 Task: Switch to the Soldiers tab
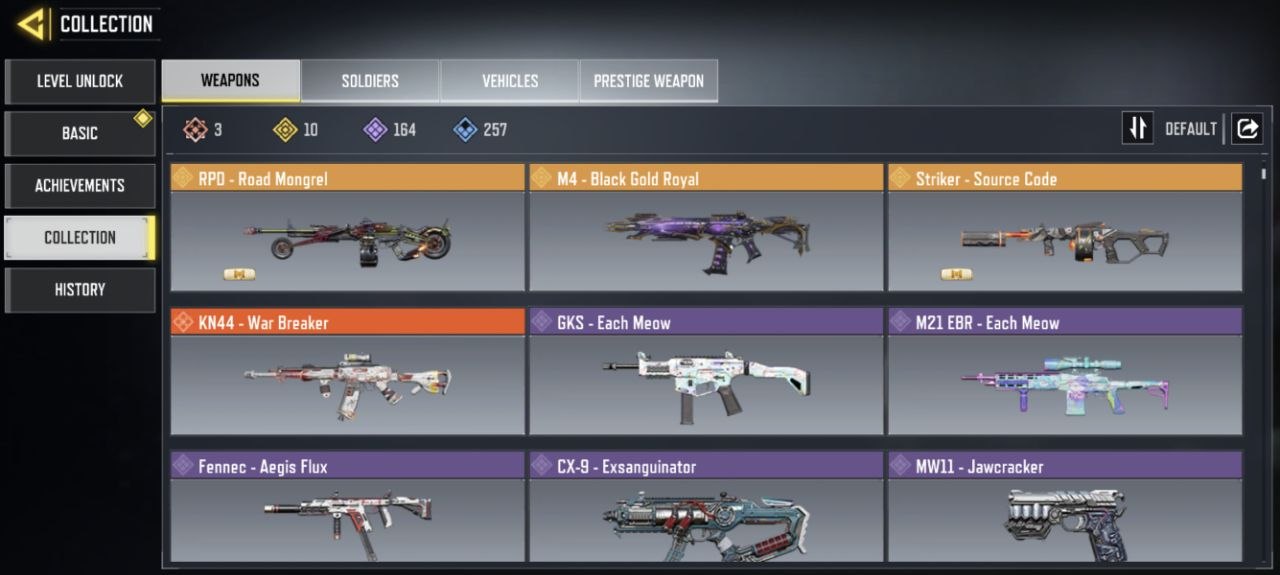370,81
